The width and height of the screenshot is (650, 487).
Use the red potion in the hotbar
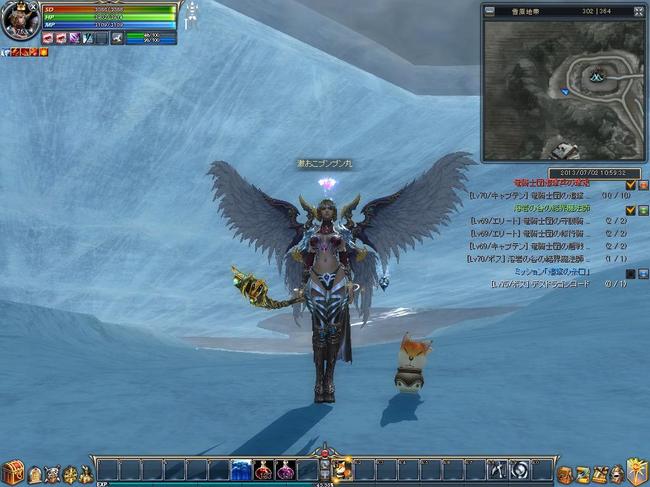pos(264,470)
